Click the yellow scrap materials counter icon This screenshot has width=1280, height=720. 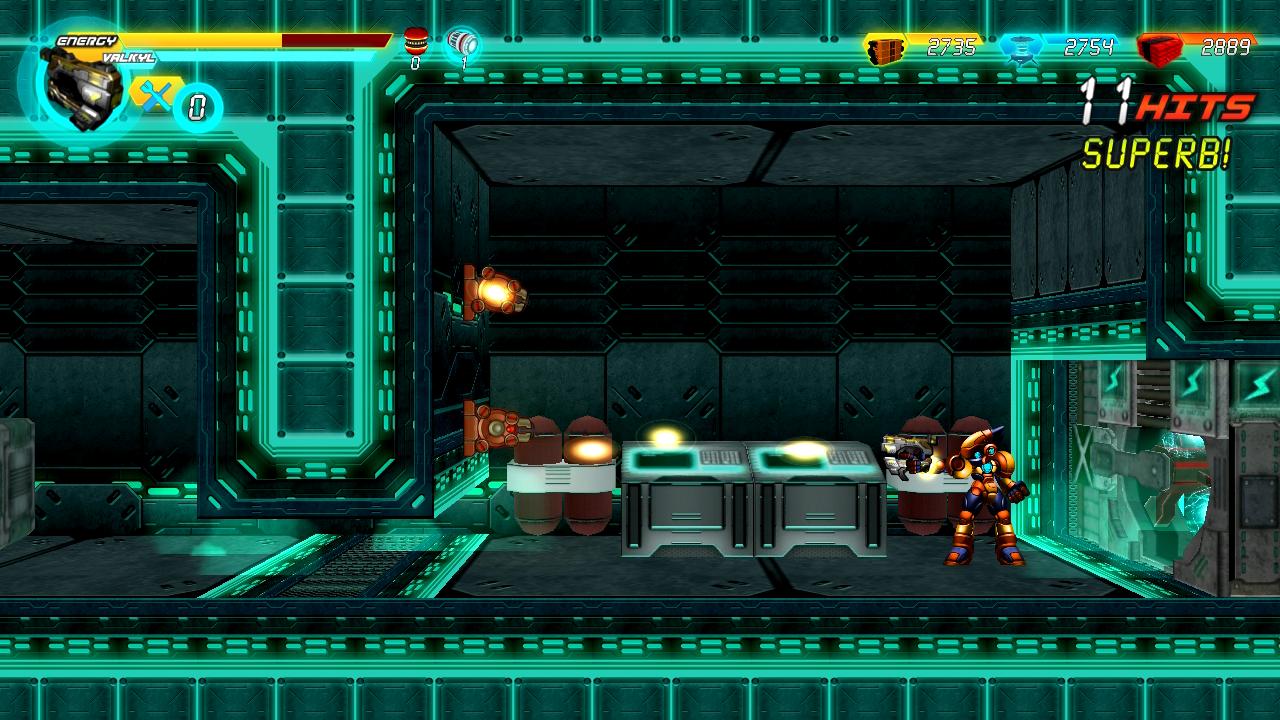pyautogui.click(x=884, y=45)
